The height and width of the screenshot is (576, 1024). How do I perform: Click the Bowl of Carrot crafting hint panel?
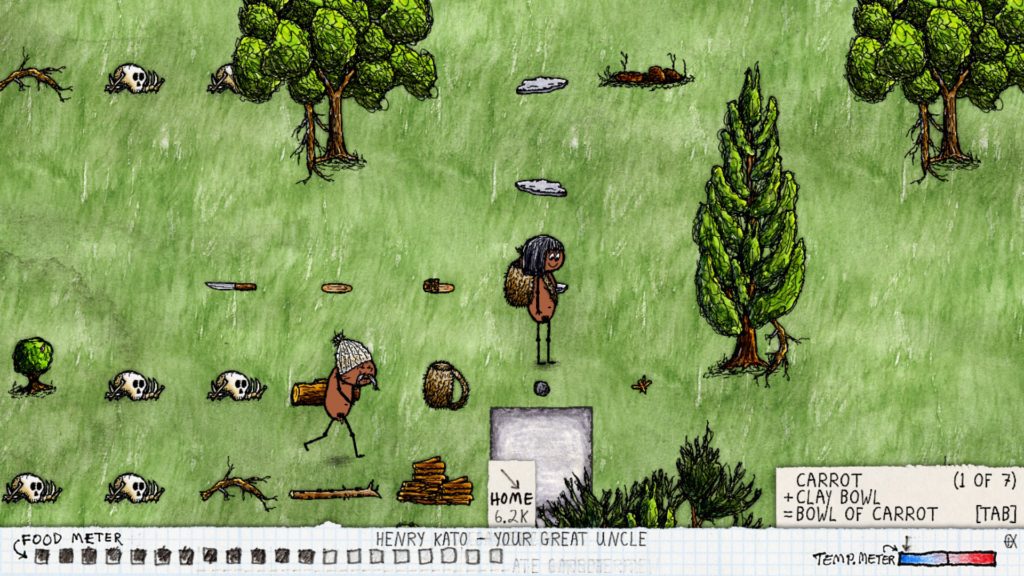pyautogui.click(x=897, y=497)
